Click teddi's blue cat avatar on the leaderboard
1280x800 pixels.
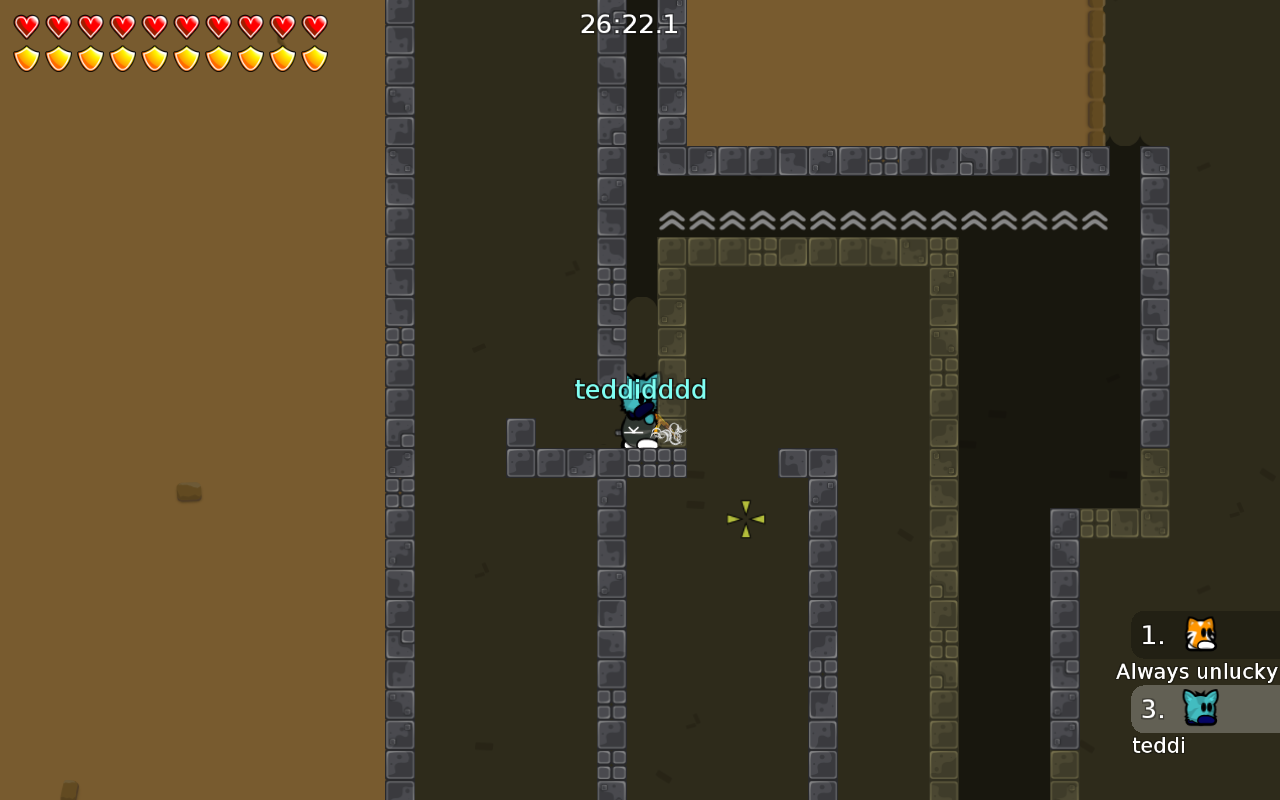click(1199, 708)
